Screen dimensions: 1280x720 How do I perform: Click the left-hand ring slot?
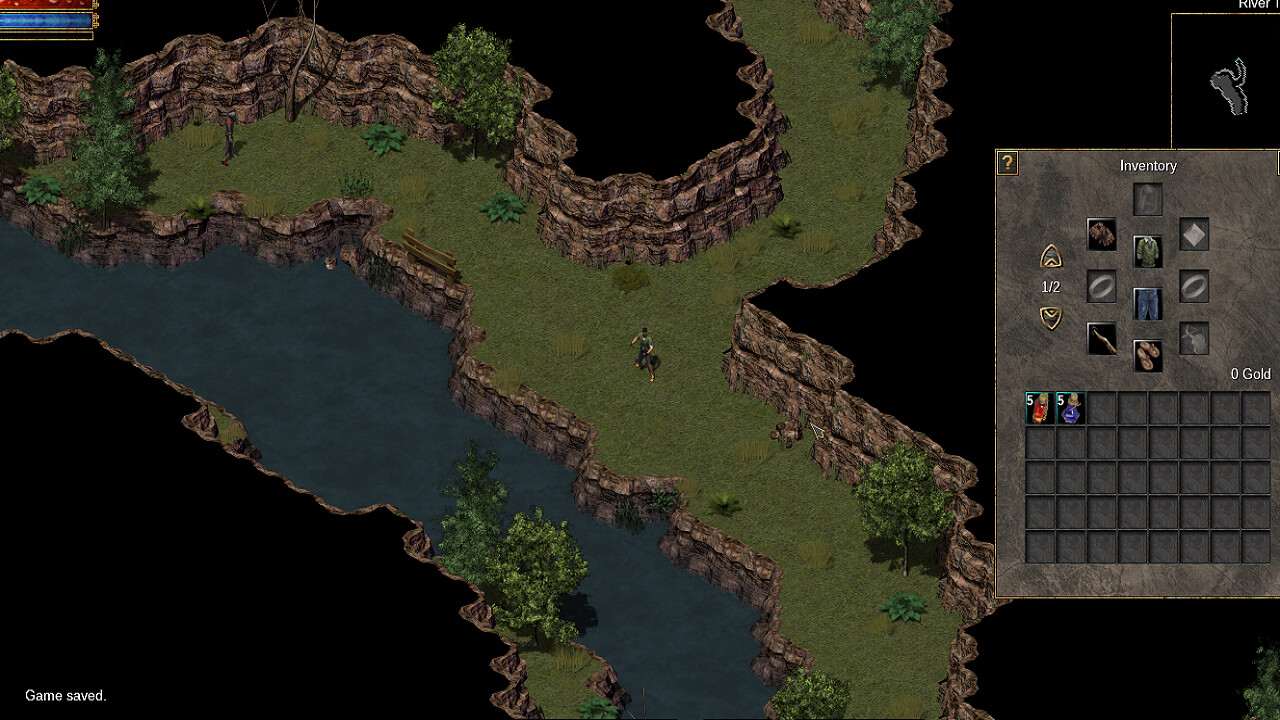[x=1102, y=287]
